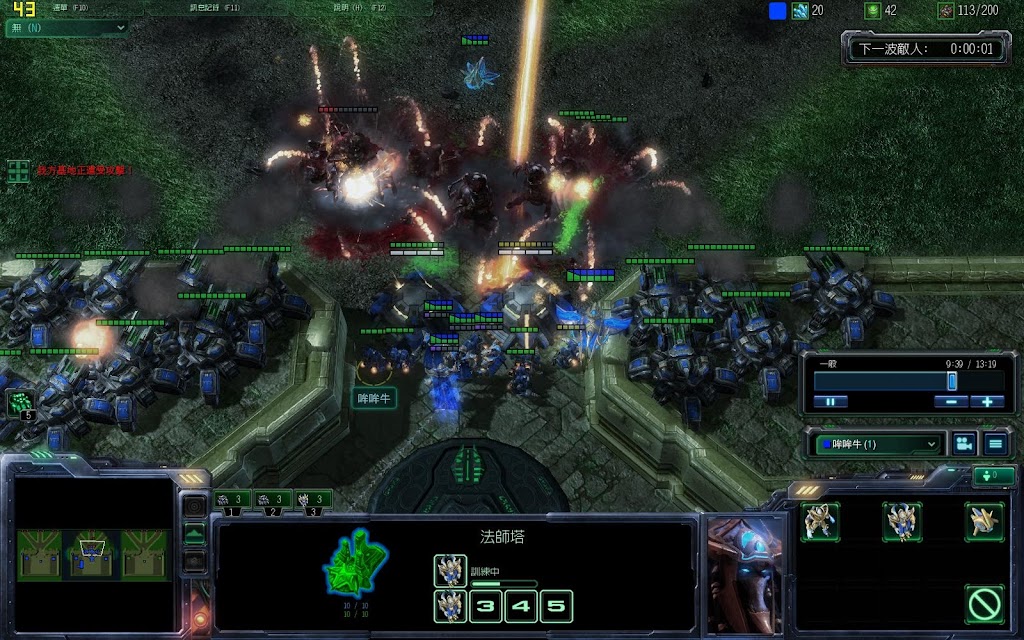This screenshot has width=1024, height=640.
Task: Open the player selection dropdown 哞哞牛 (1)
Action: click(877, 444)
